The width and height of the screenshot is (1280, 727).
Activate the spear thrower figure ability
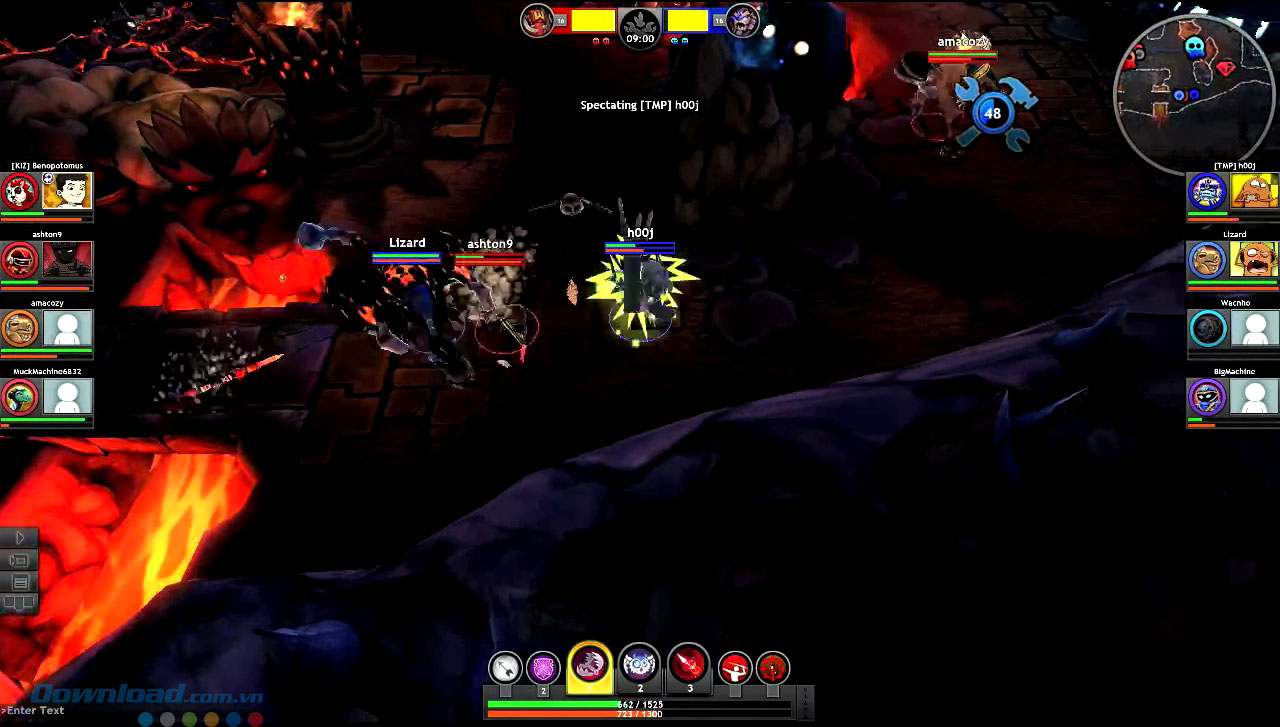point(735,668)
